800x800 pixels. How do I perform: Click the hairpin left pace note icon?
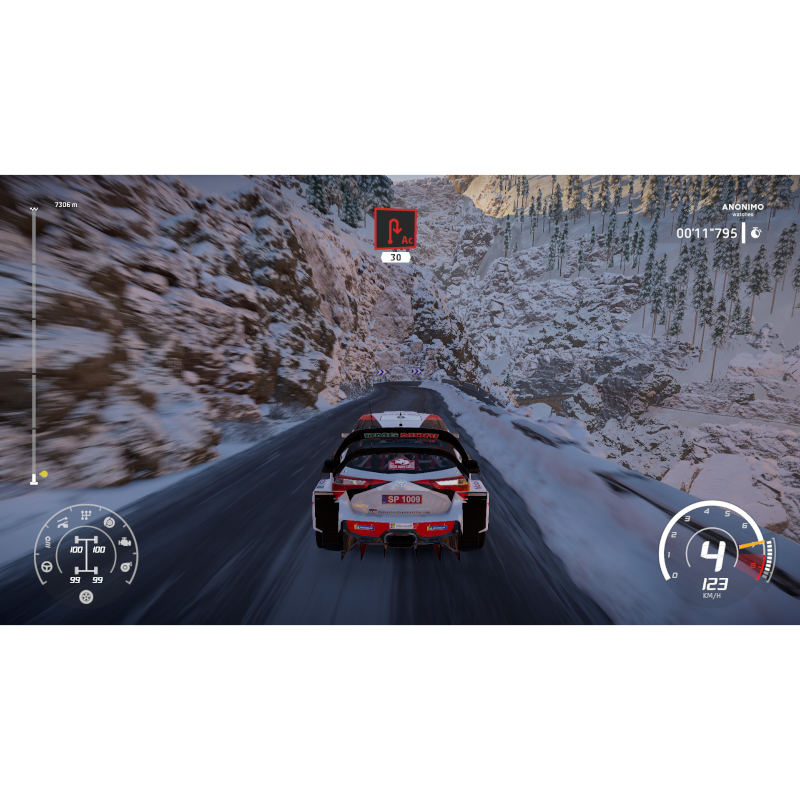(x=395, y=228)
